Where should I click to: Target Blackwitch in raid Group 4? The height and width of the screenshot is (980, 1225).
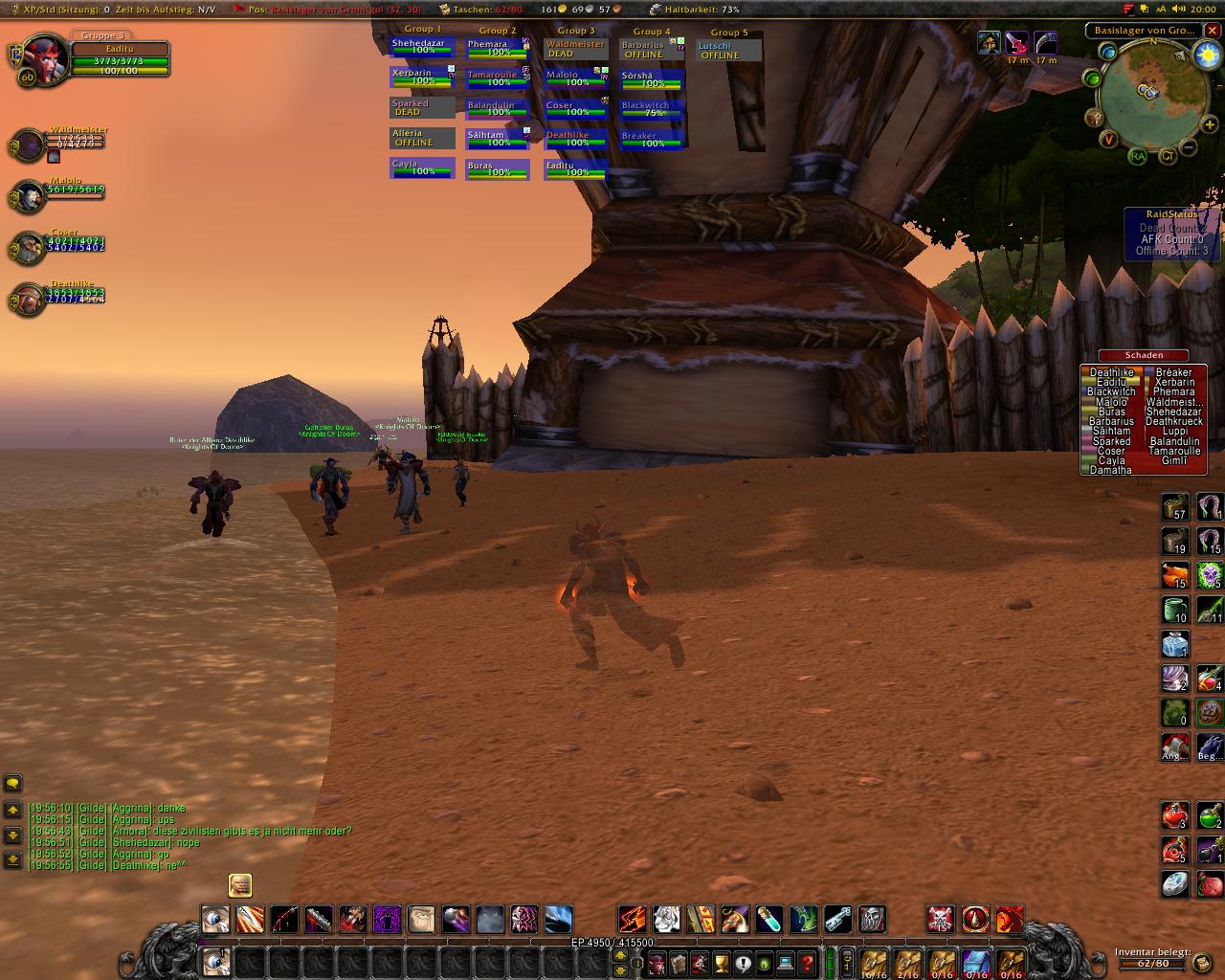(x=652, y=109)
